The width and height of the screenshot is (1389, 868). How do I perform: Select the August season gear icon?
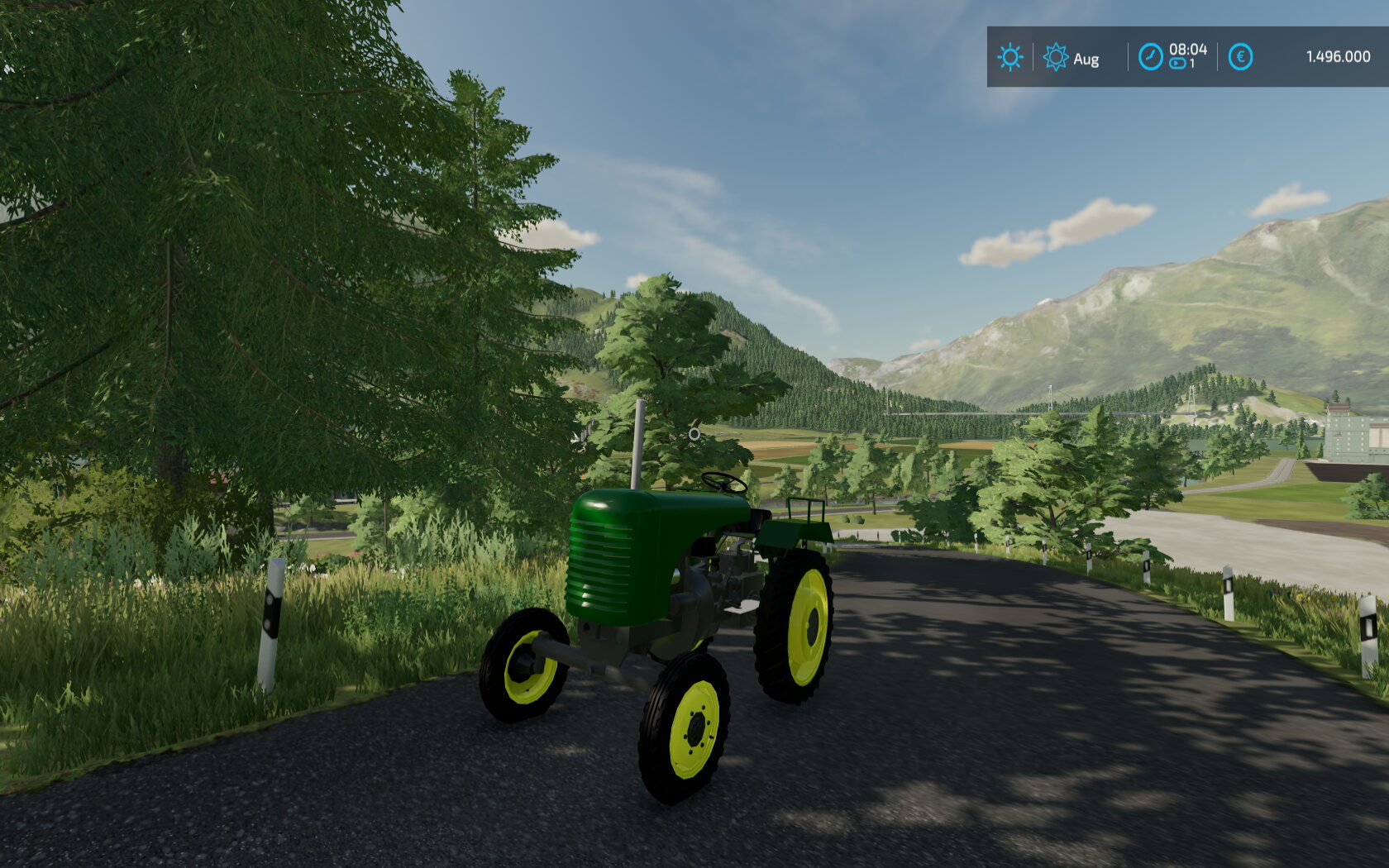click(1056, 57)
